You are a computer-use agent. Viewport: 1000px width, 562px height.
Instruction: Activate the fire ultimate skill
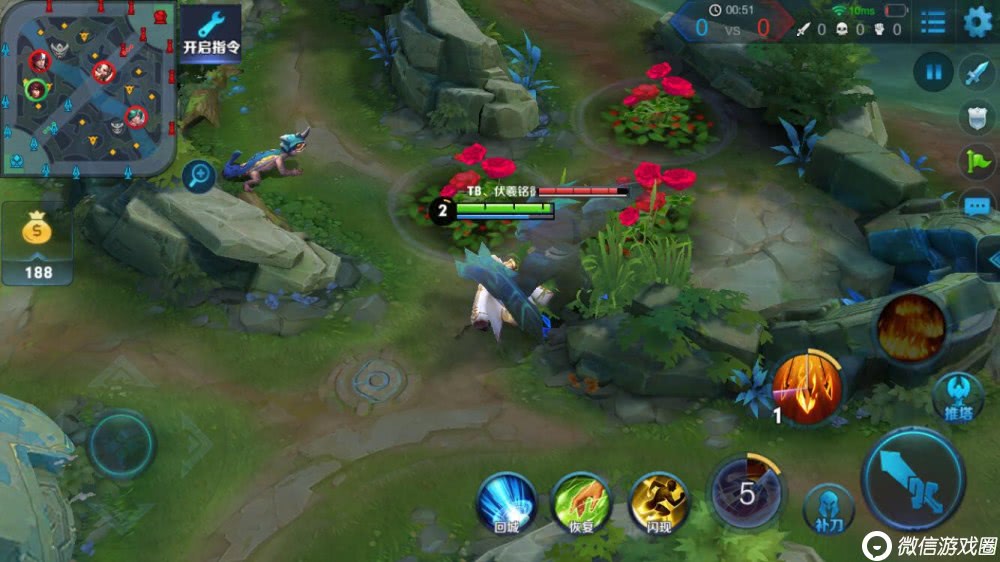coord(911,328)
